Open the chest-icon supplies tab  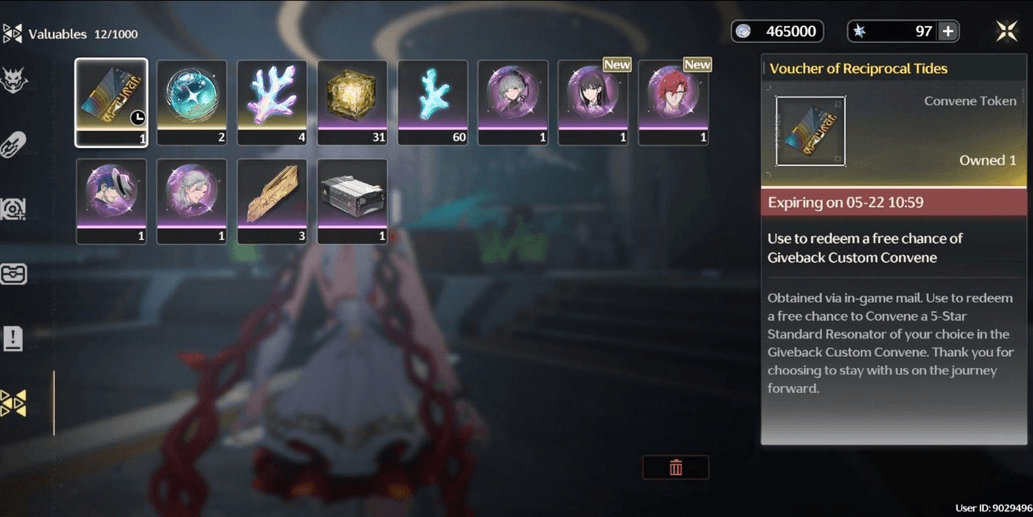click(14, 274)
